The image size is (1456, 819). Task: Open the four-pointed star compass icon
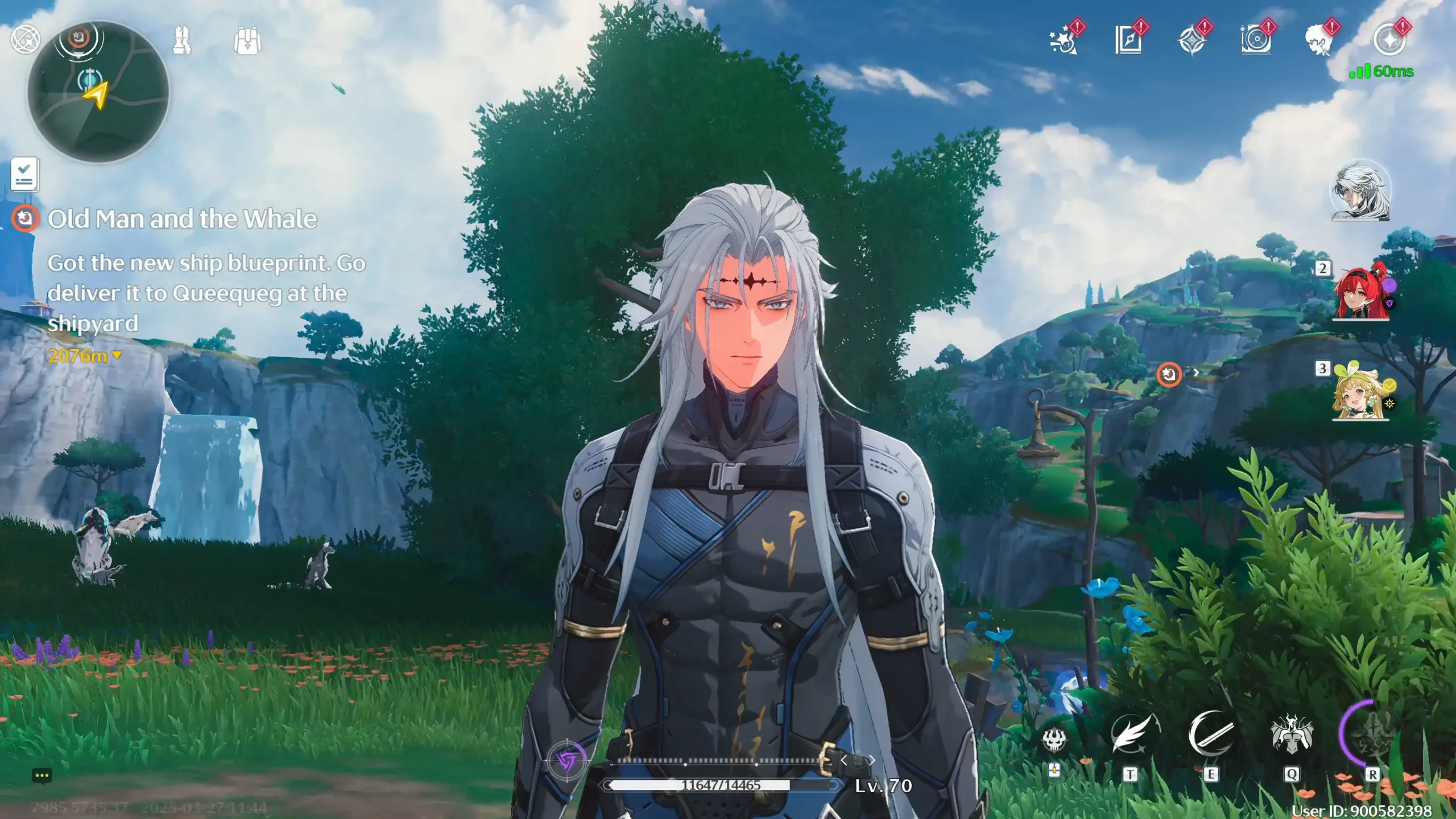1192,41
